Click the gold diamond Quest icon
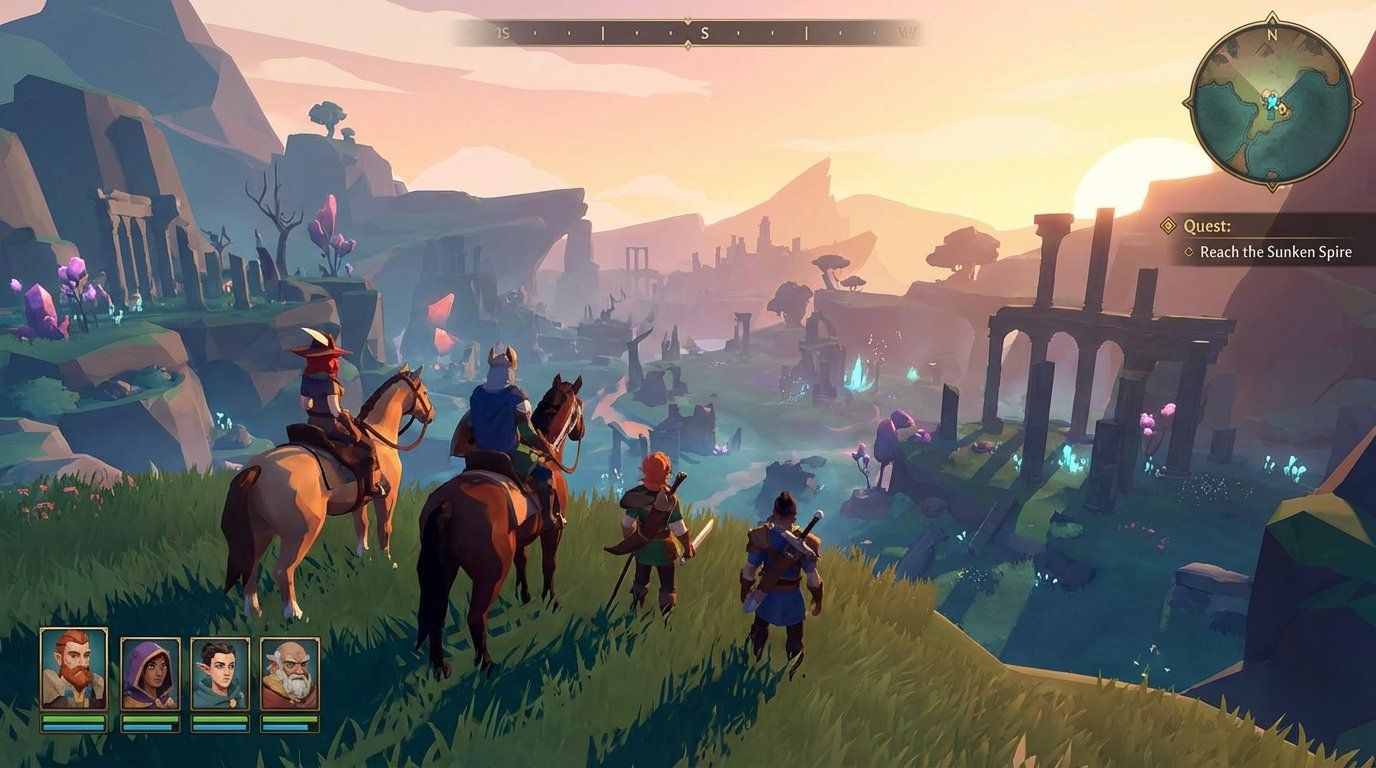Image resolution: width=1376 pixels, height=768 pixels. coord(1169,226)
